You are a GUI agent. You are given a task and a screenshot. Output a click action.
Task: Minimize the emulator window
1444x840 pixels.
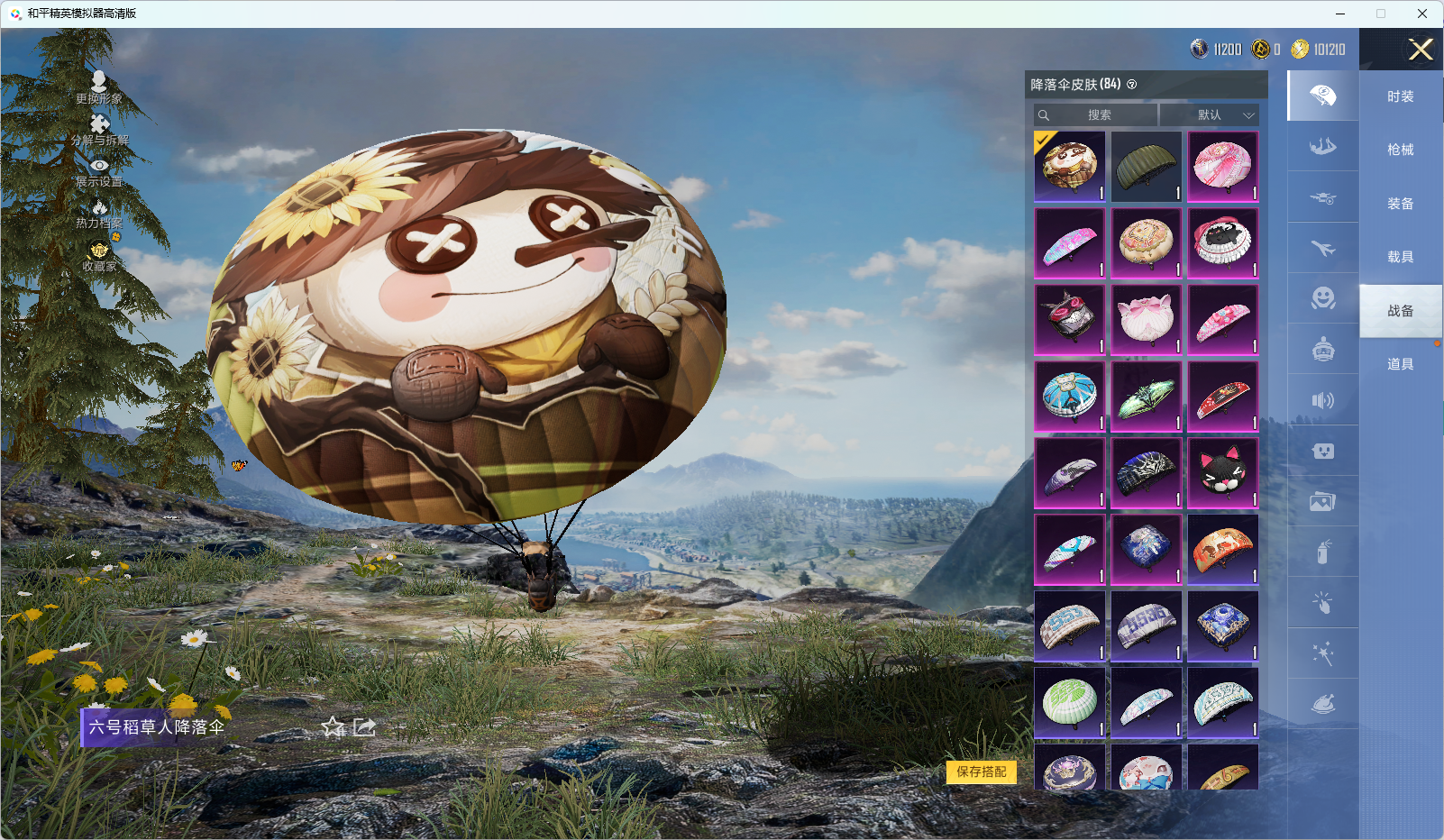(x=1340, y=14)
